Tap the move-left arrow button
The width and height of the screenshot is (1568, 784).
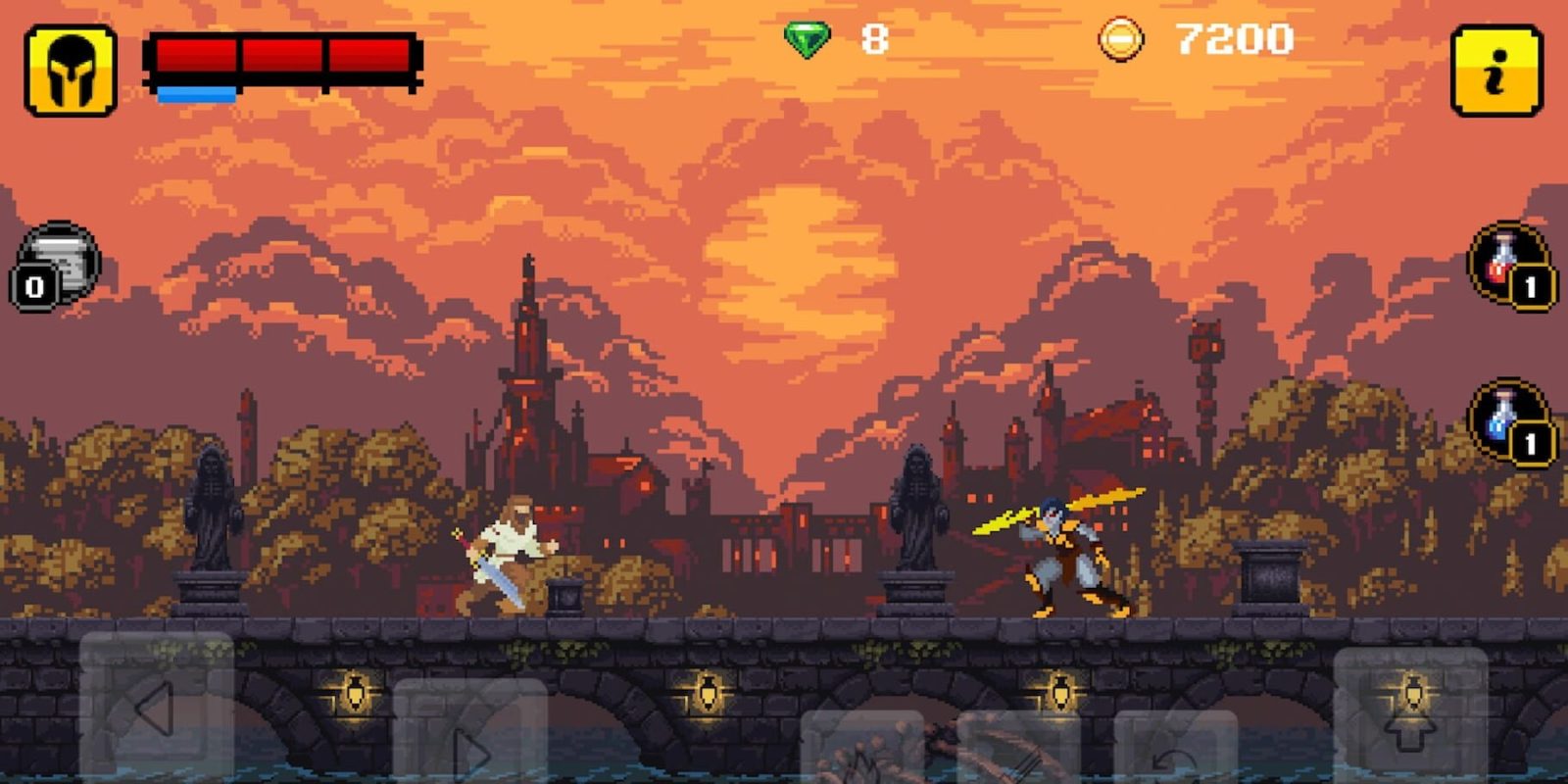coord(157,708)
